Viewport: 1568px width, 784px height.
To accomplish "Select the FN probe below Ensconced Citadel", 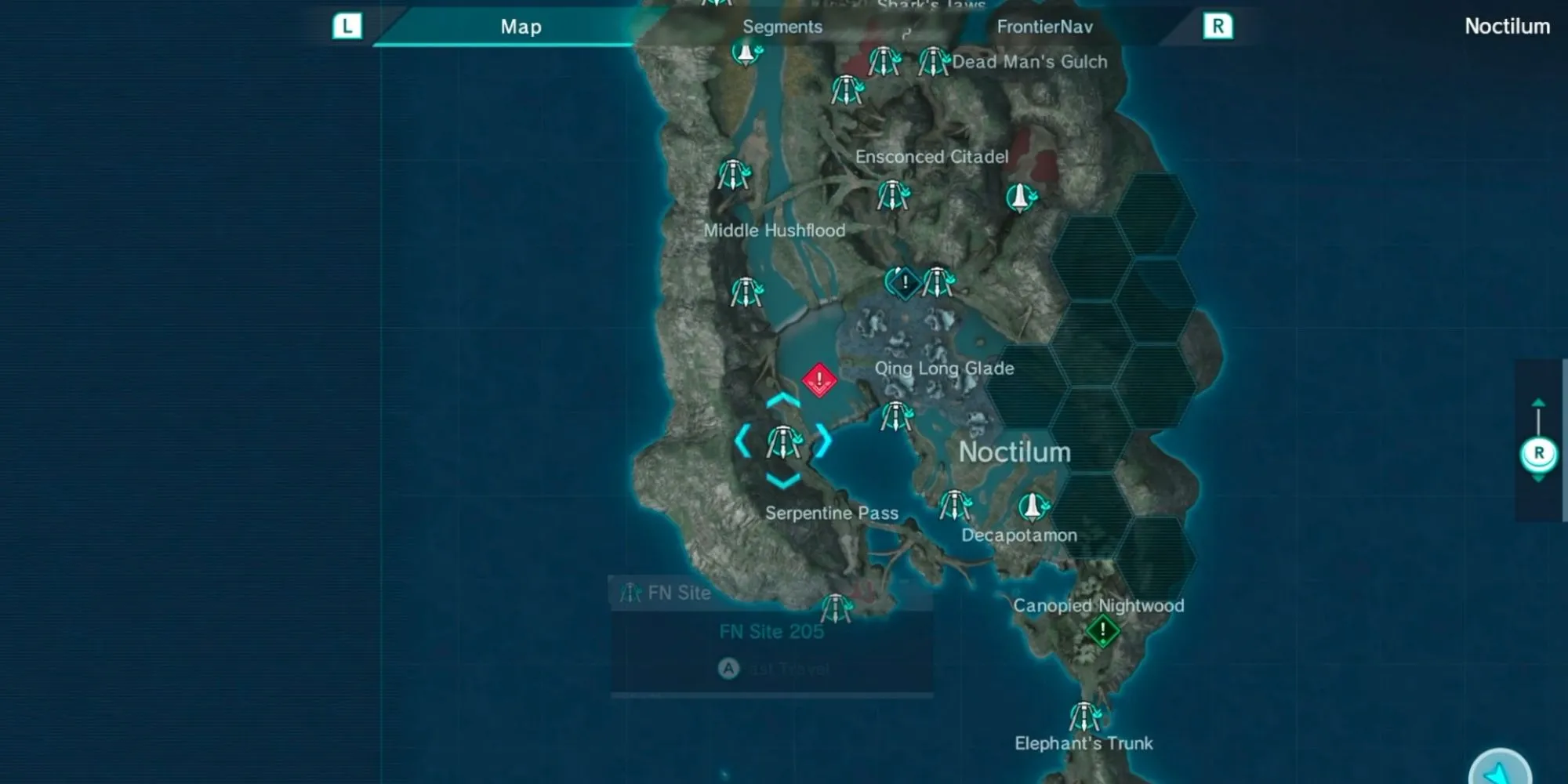I will [892, 195].
